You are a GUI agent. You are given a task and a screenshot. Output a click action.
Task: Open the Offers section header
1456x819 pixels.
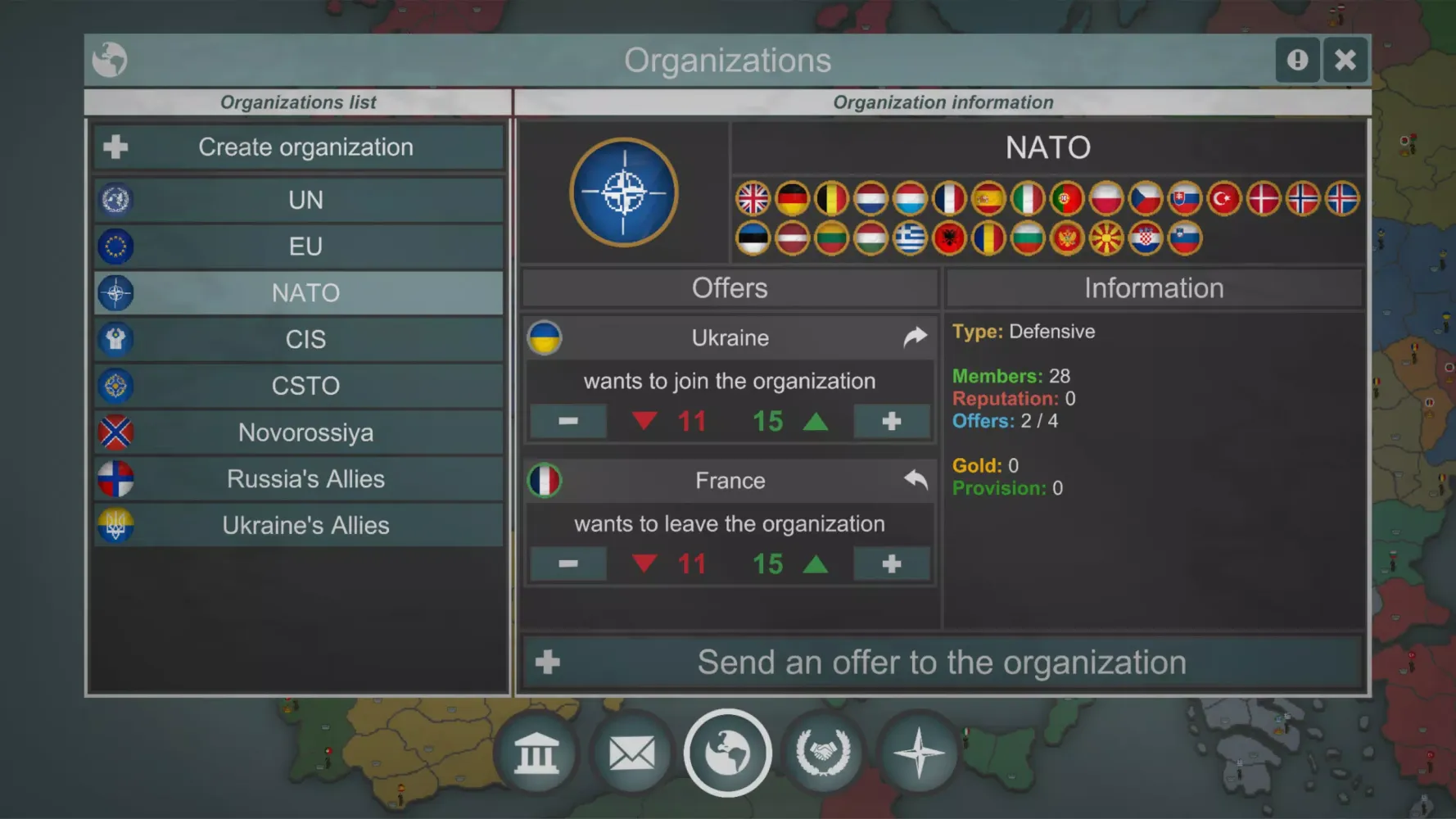click(729, 287)
